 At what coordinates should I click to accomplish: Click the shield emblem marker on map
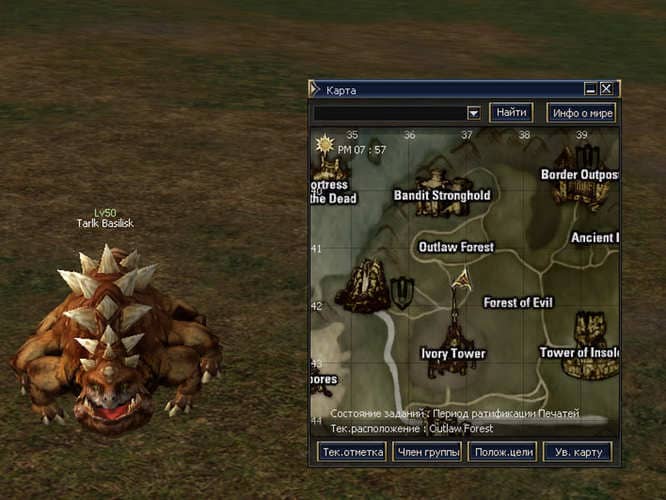402,291
